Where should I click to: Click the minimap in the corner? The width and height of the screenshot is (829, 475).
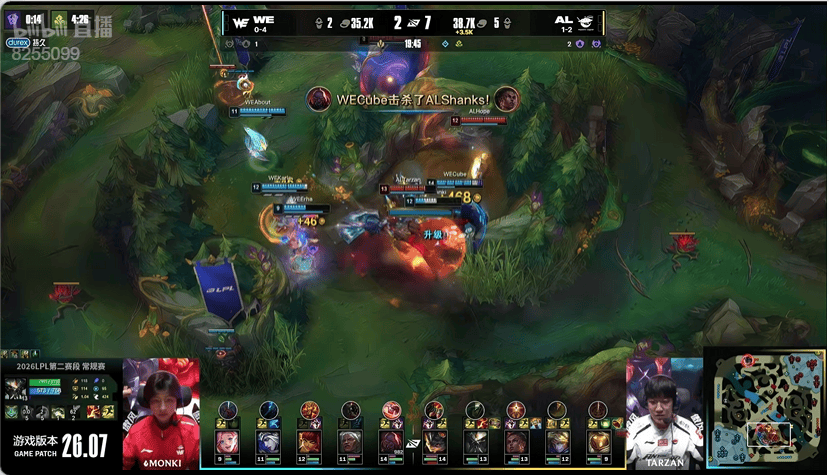click(x=765, y=410)
